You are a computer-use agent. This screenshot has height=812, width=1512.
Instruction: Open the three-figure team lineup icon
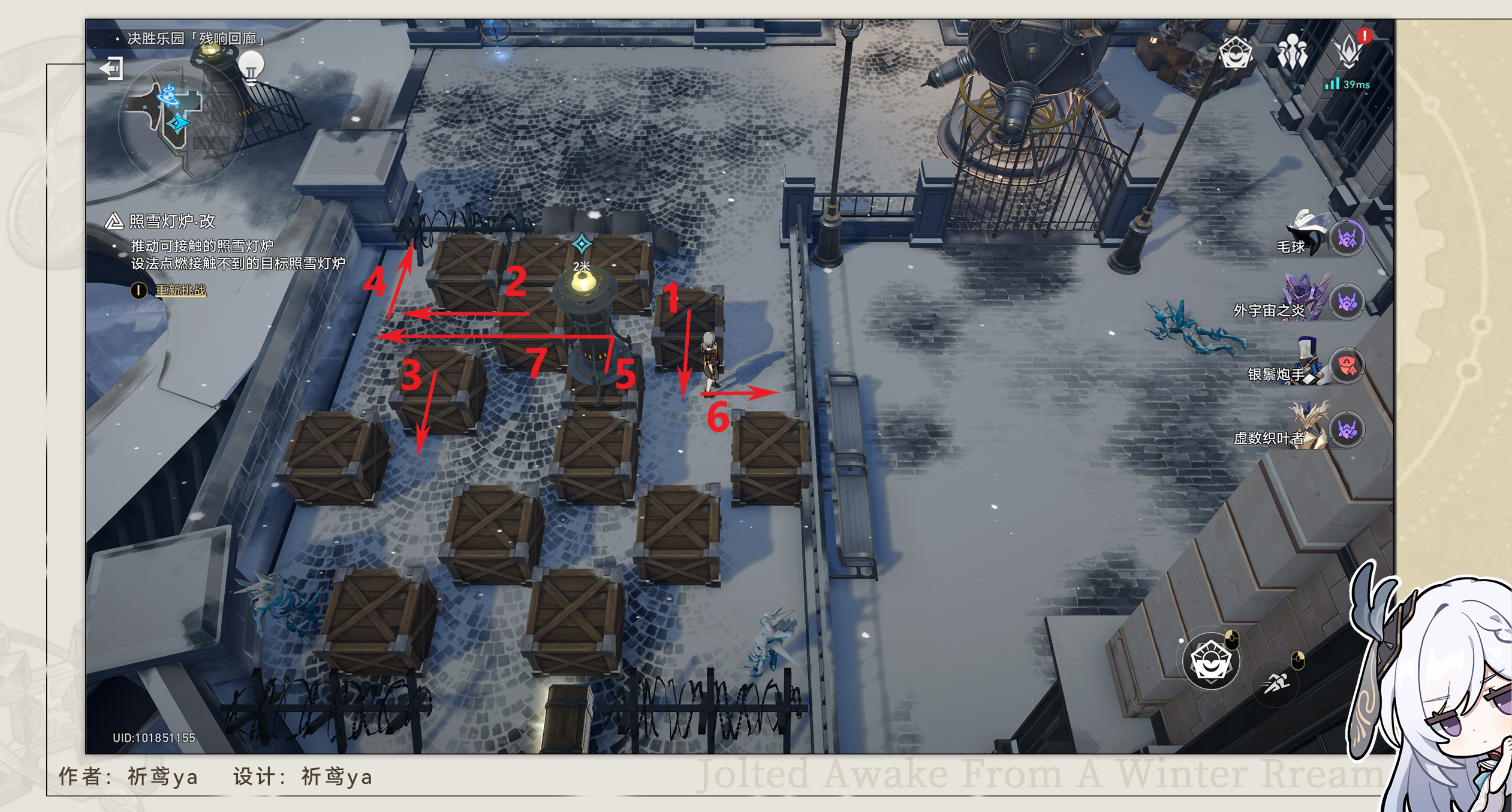[x=1292, y=53]
